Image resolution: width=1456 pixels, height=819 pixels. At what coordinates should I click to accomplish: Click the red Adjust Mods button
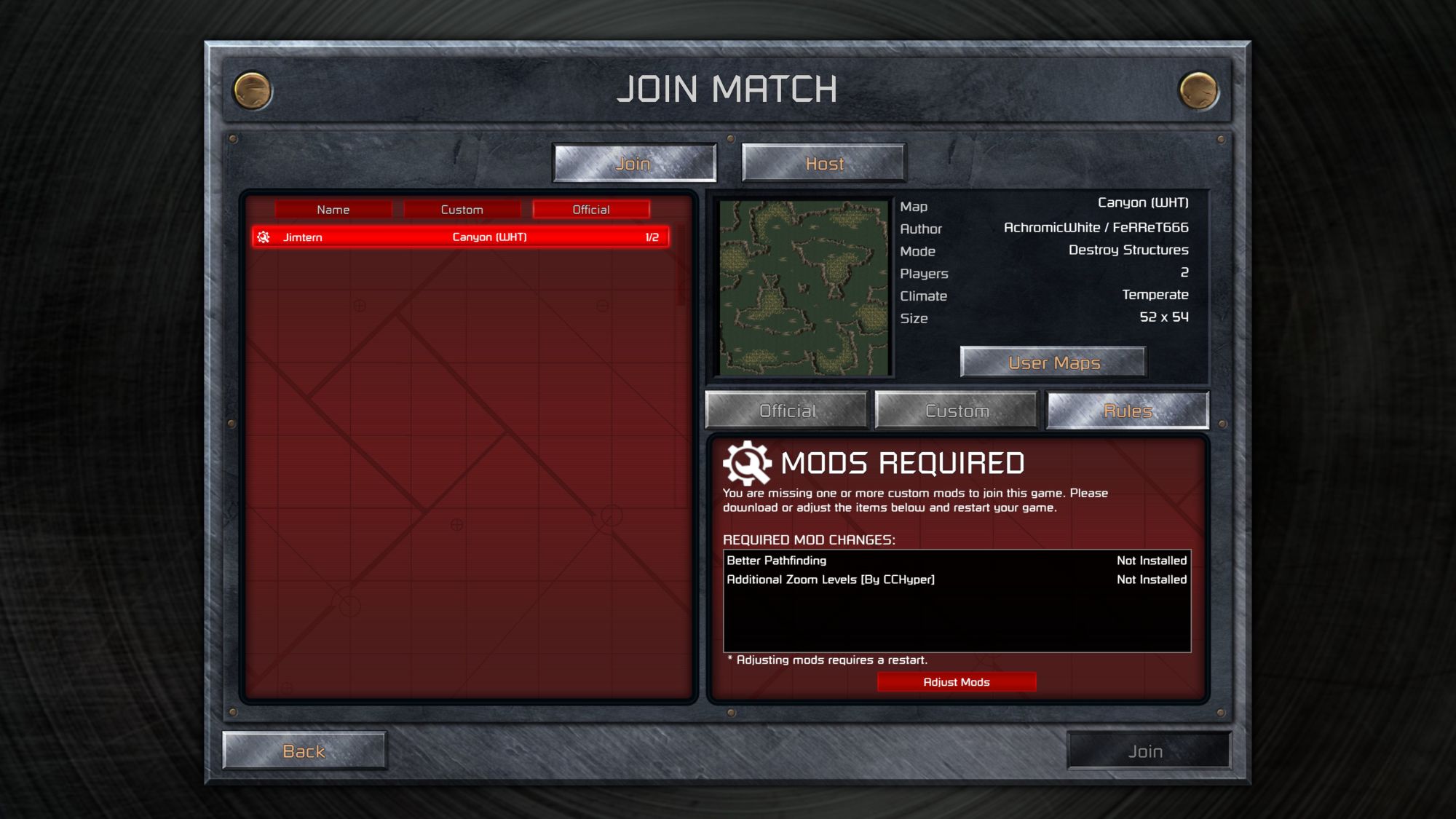tap(957, 682)
